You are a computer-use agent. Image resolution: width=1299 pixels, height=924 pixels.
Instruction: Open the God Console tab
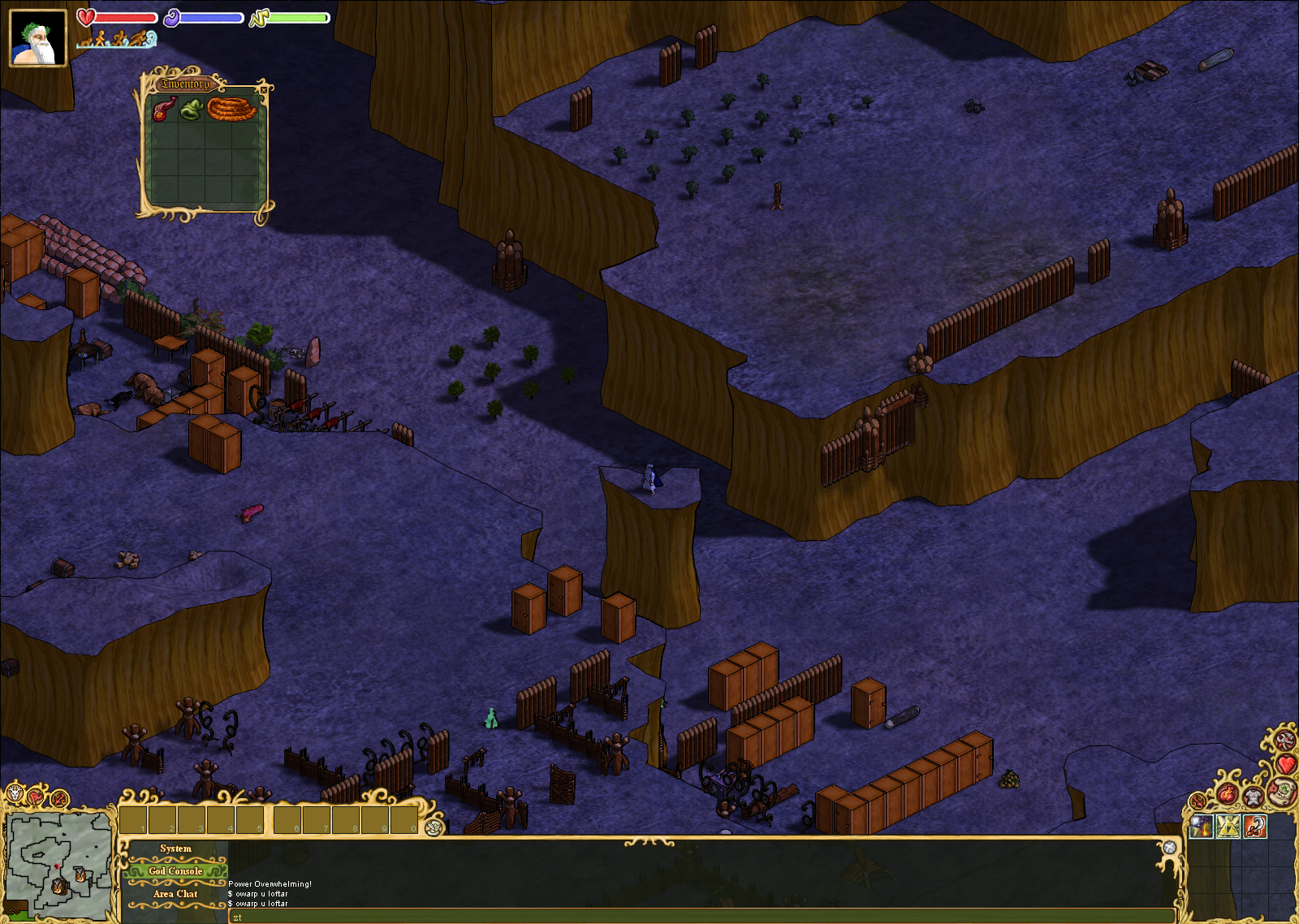(175, 871)
